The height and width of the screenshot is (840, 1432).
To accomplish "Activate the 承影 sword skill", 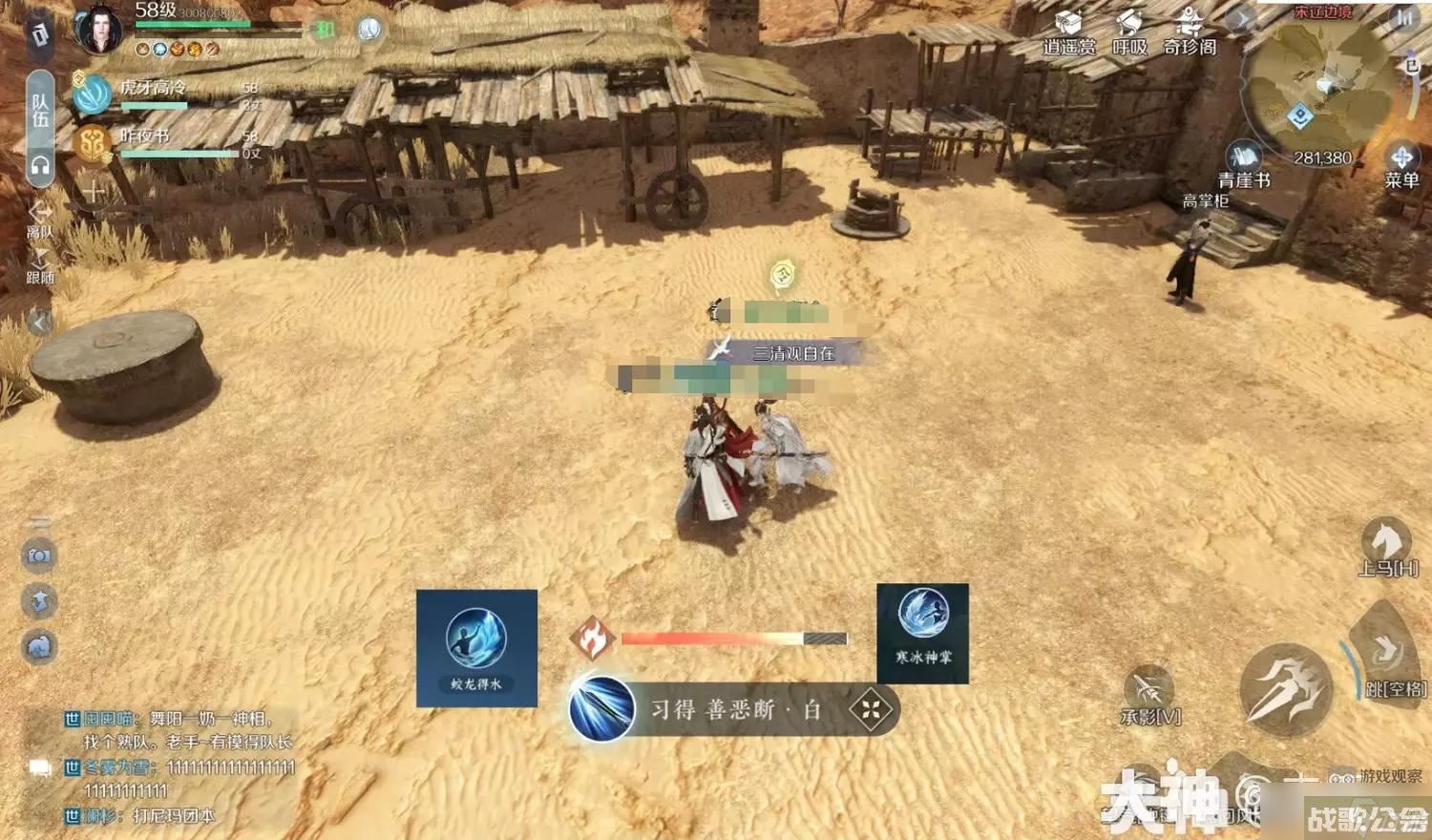I will pyautogui.click(x=1148, y=695).
